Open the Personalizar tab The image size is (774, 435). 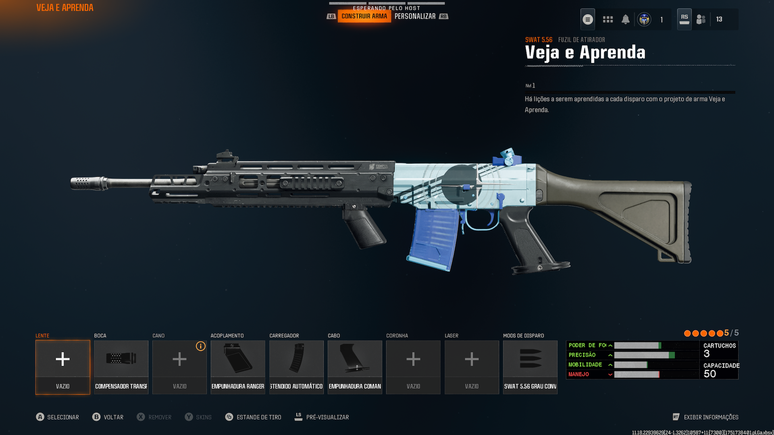(415, 16)
